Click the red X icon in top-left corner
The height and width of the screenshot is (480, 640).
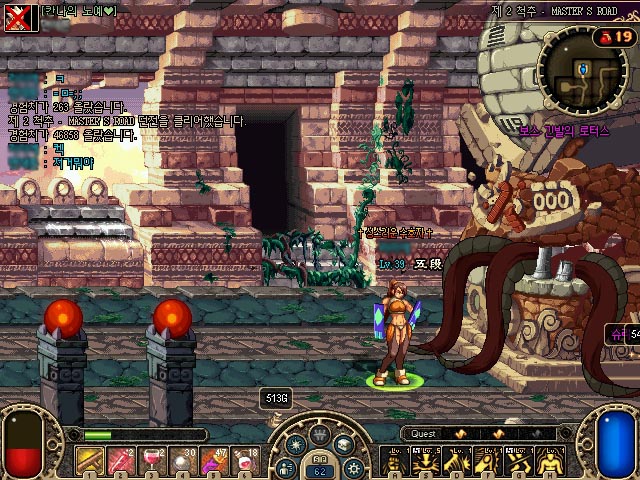click(x=17, y=17)
